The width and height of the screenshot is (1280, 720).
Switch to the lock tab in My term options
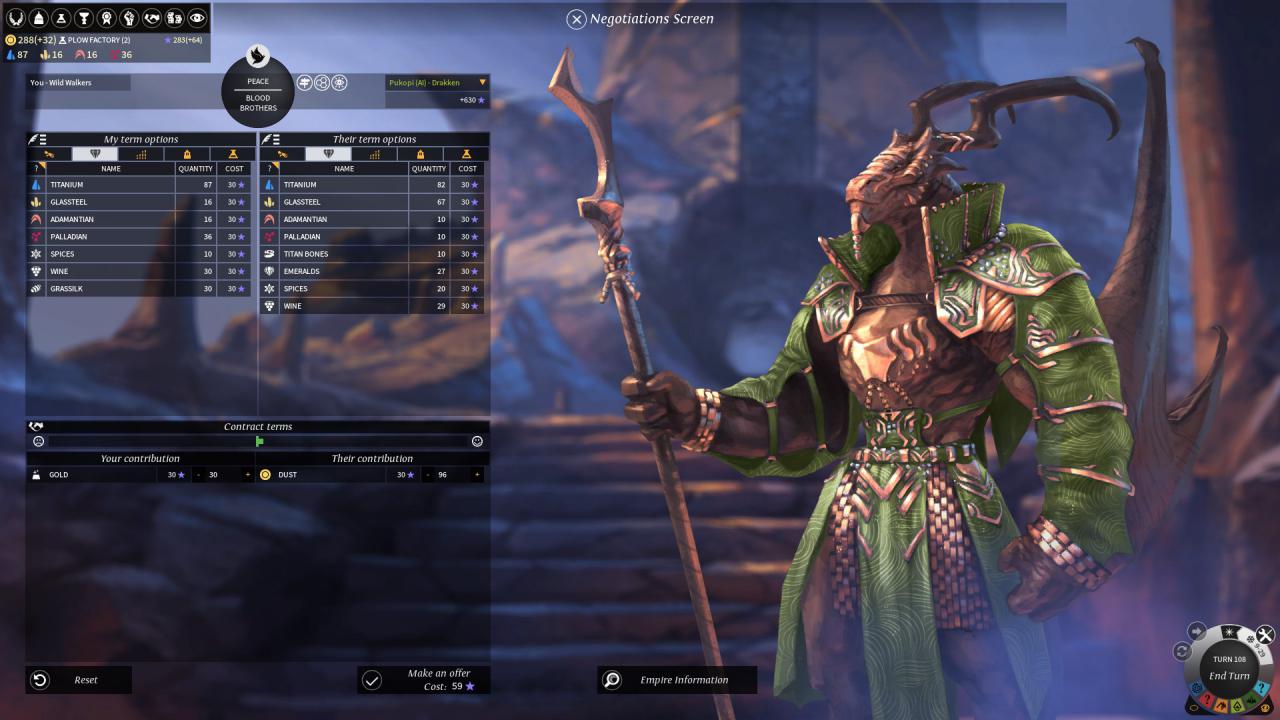pos(187,154)
